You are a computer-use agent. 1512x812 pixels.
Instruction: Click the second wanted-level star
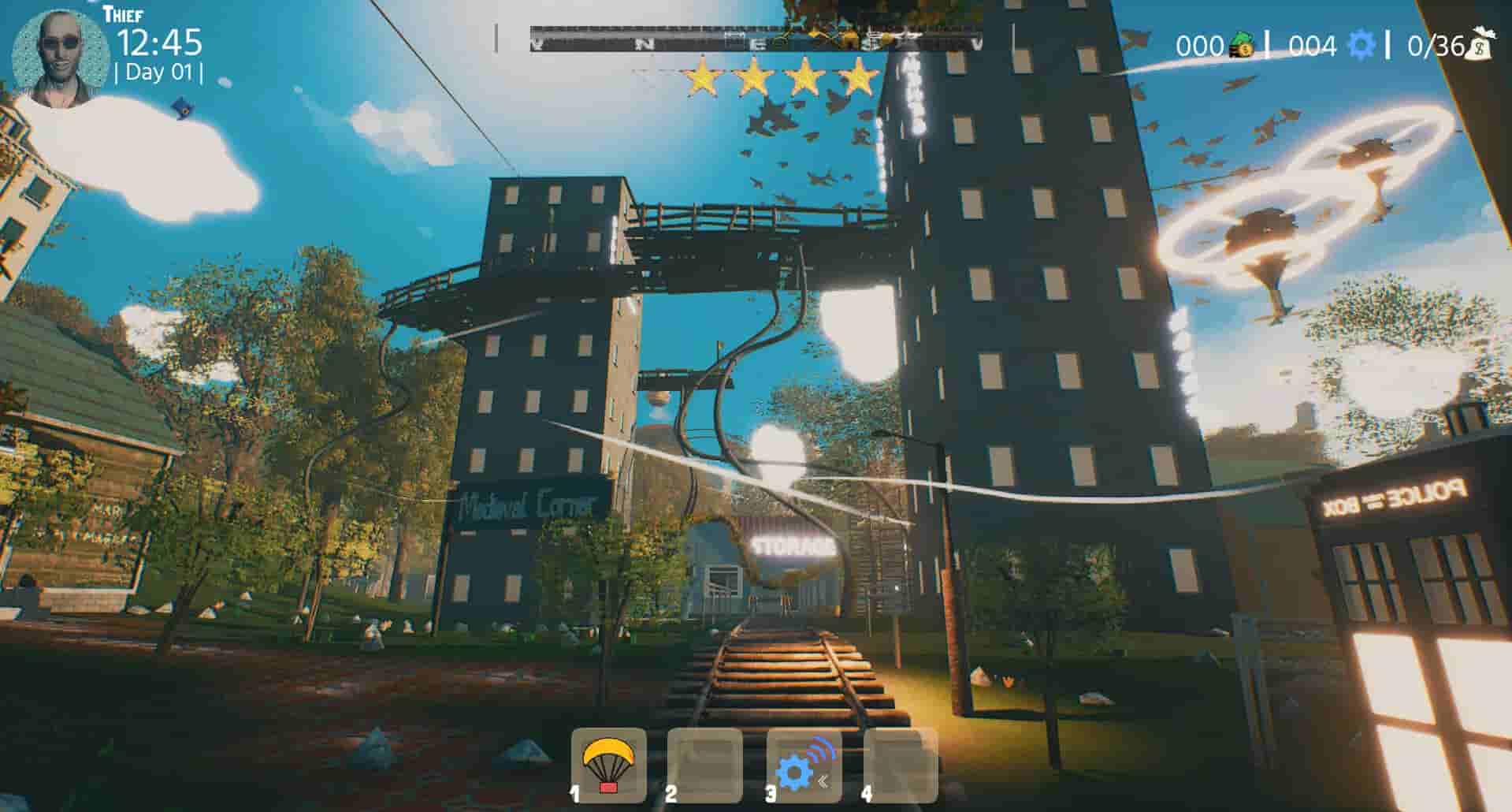[x=755, y=76]
